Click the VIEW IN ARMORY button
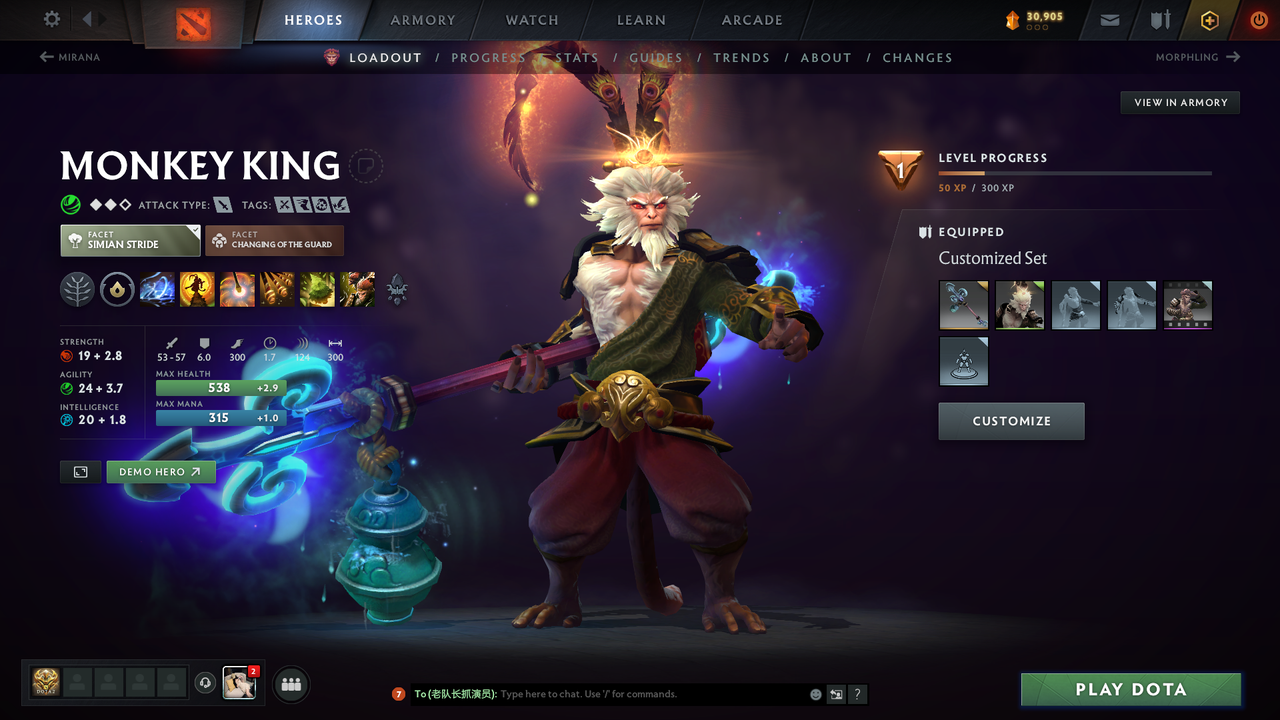 (1179, 102)
